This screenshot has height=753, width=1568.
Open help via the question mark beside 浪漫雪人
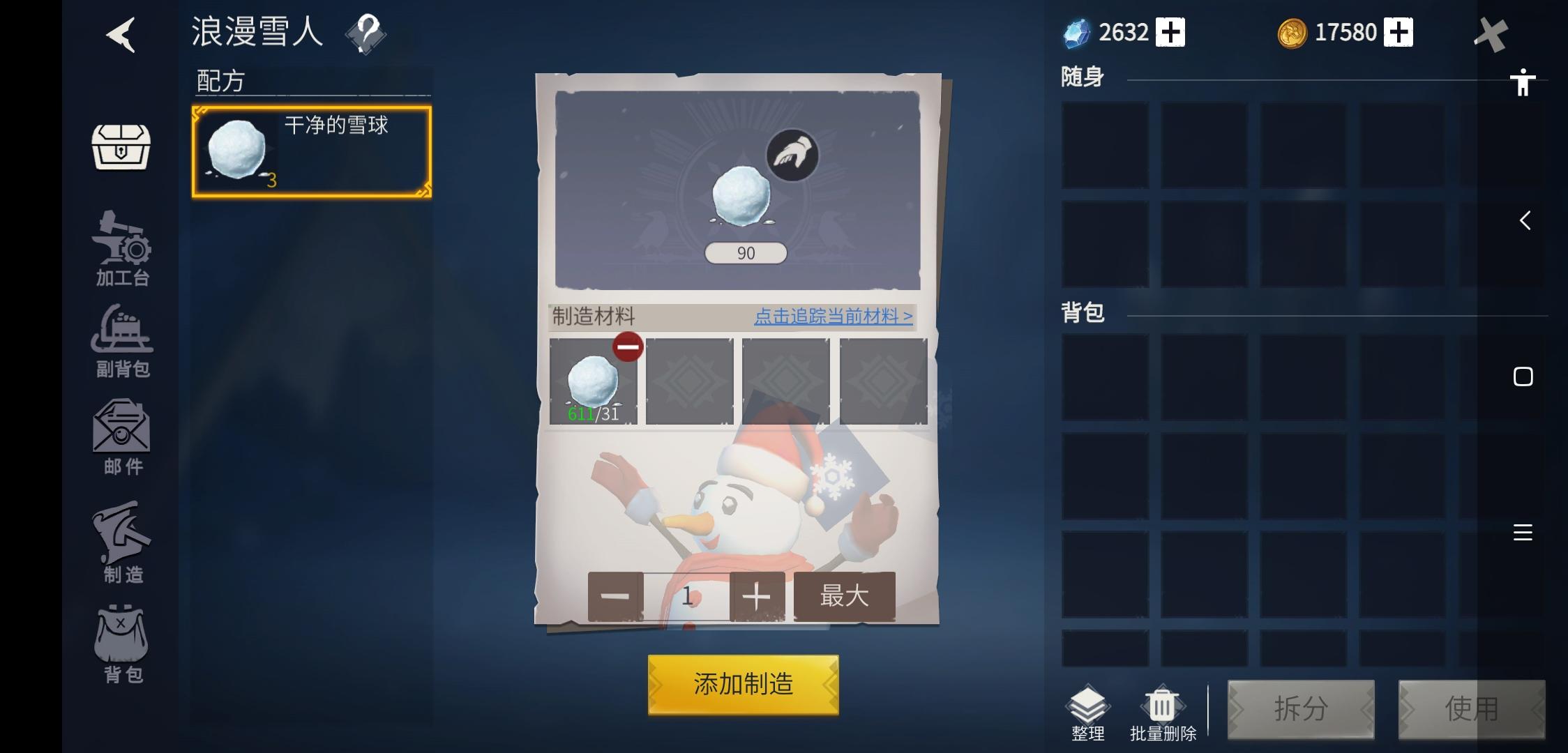(x=365, y=33)
